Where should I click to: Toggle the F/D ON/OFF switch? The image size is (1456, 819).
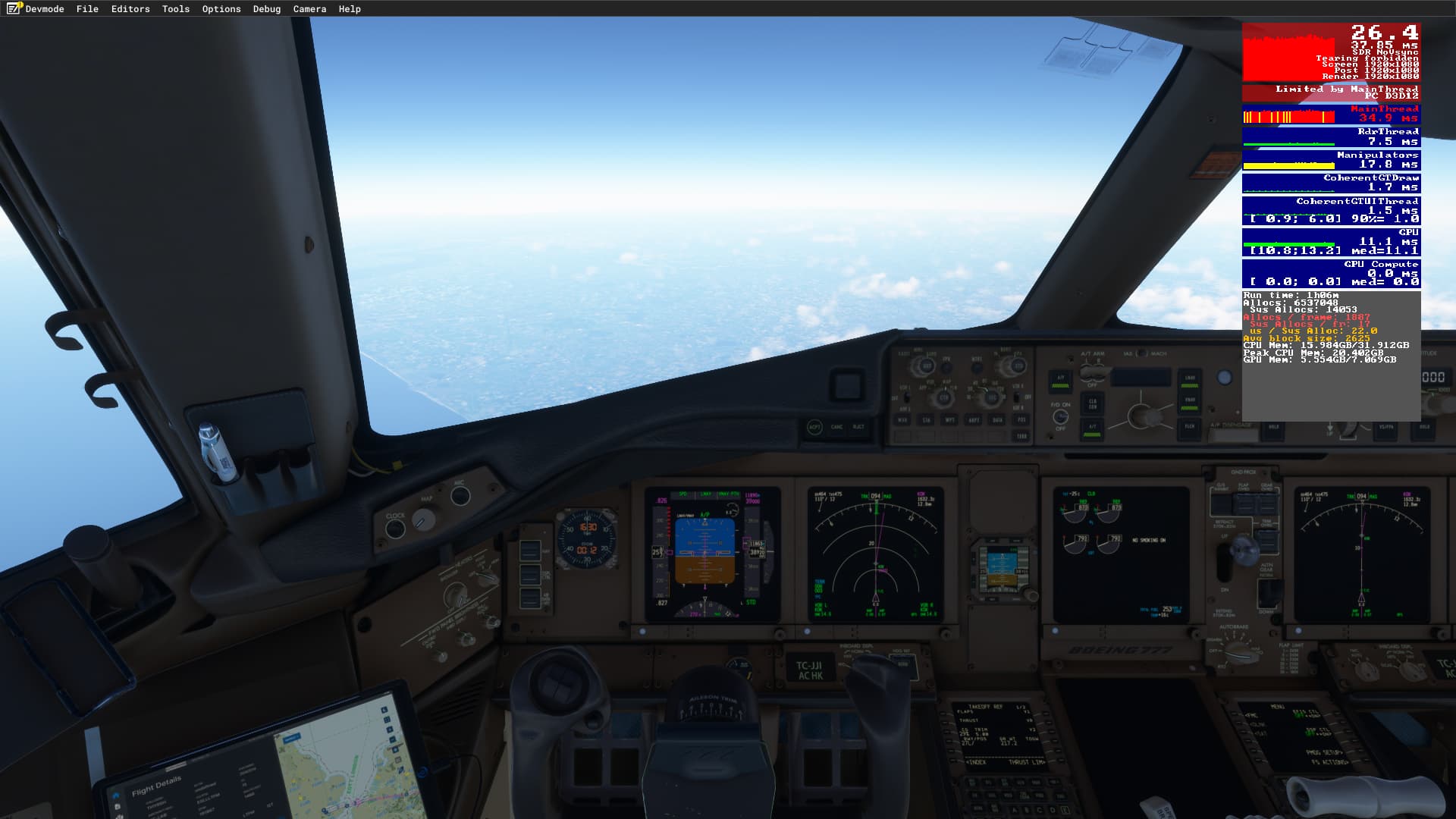click(1062, 417)
